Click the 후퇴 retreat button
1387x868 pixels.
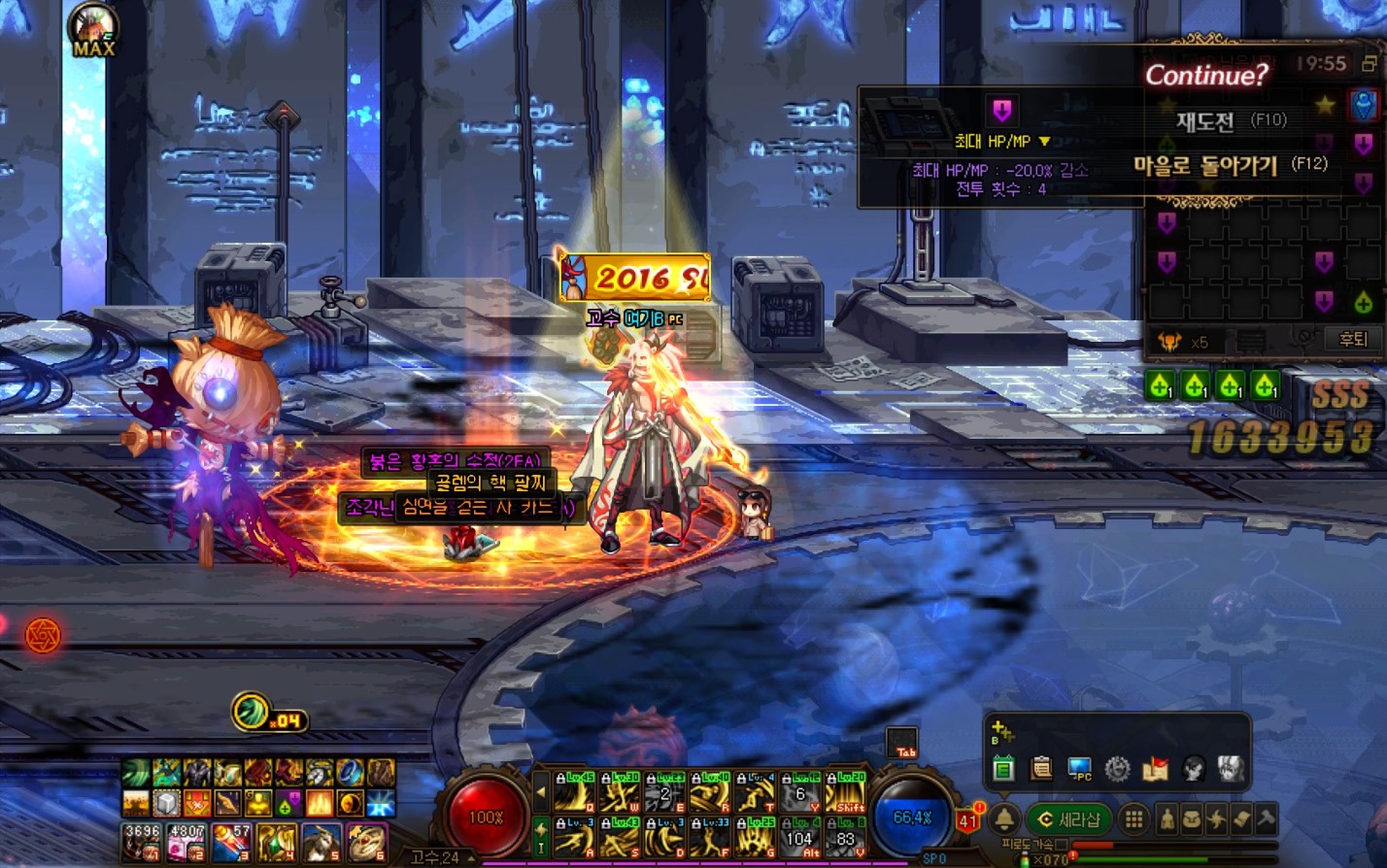1352,339
